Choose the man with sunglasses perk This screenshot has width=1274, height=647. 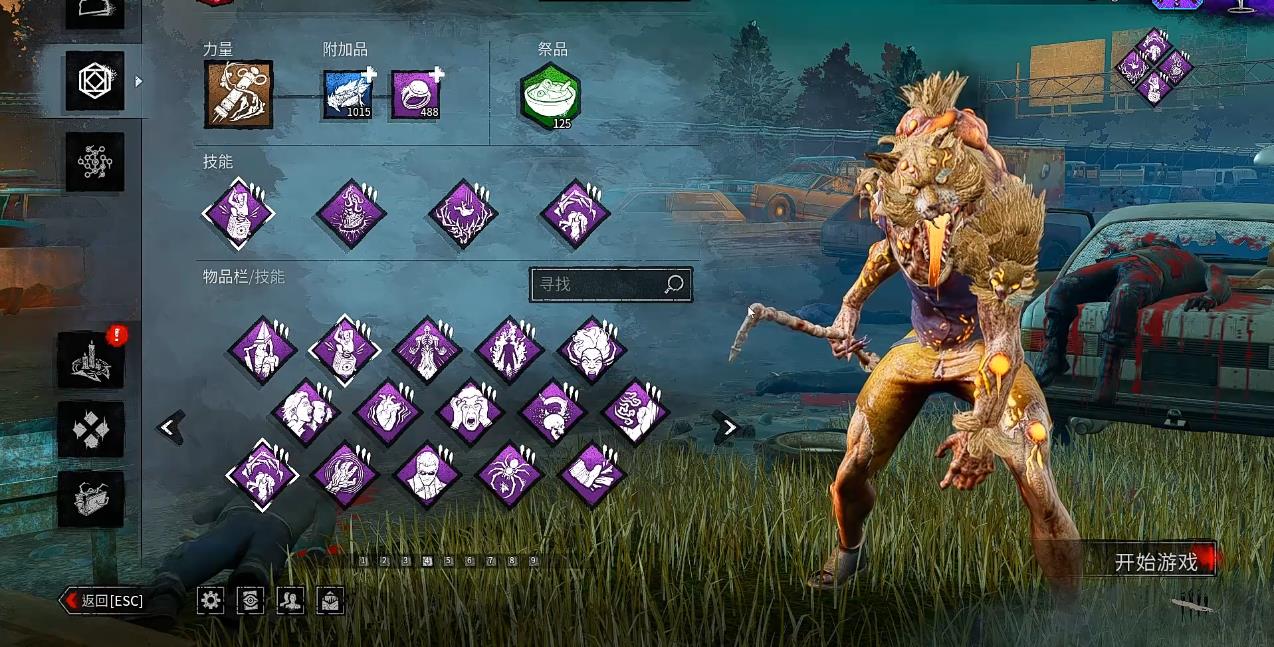click(x=428, y=474)
